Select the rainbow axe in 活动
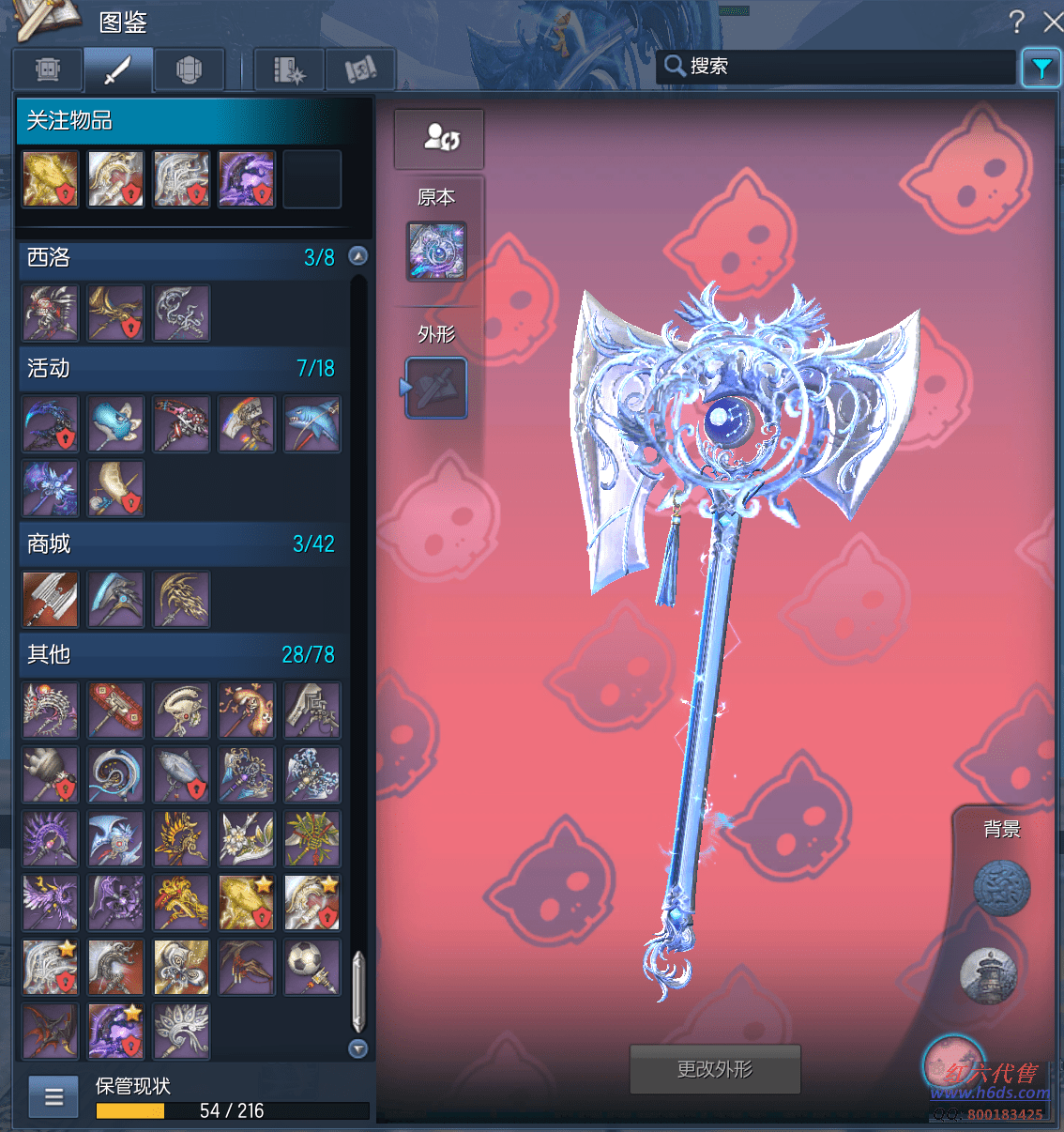The image size is (1064, 1132). (x=247, y=423)
